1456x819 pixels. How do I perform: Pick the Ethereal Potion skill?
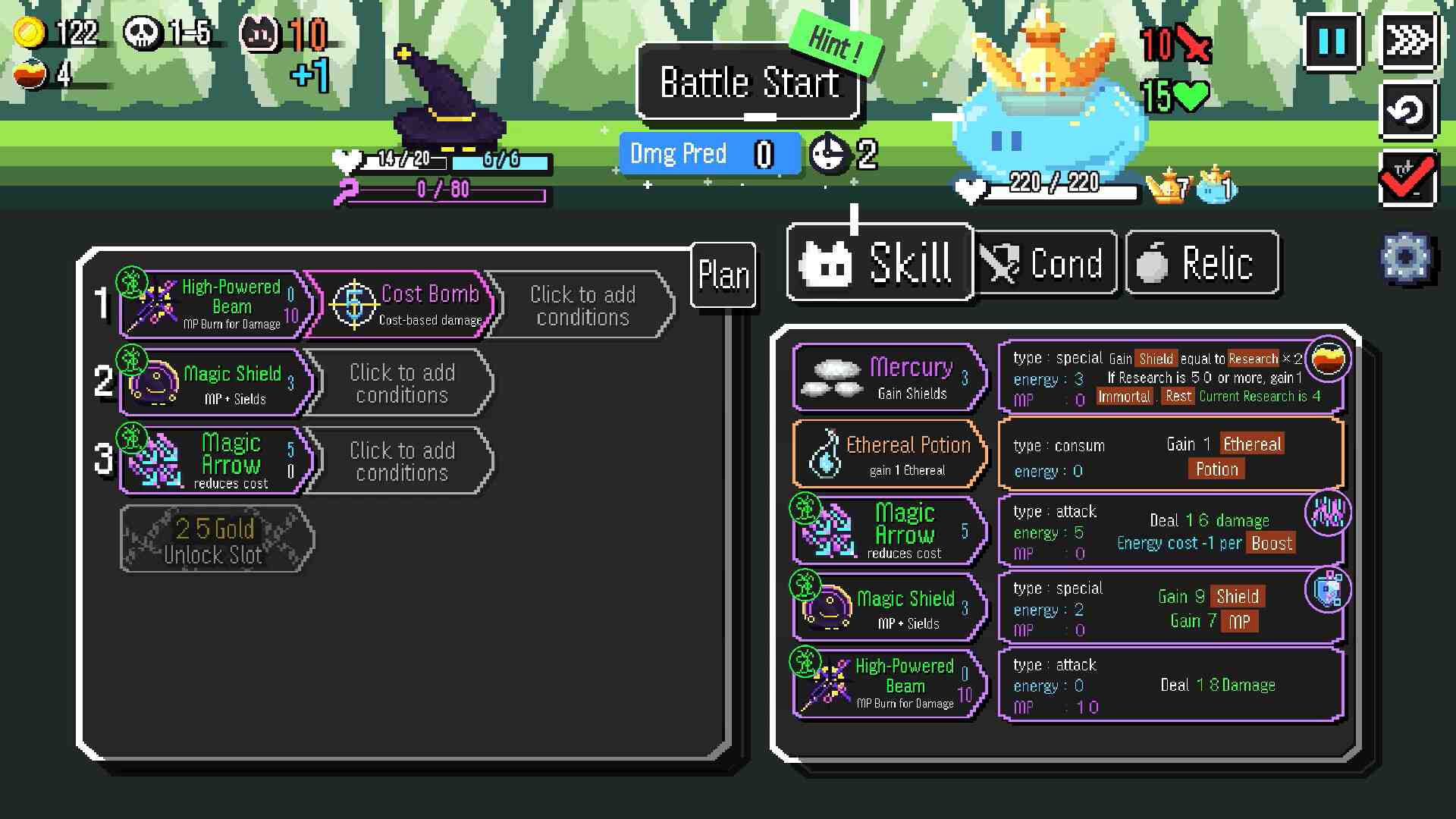(x=890, y=454)
